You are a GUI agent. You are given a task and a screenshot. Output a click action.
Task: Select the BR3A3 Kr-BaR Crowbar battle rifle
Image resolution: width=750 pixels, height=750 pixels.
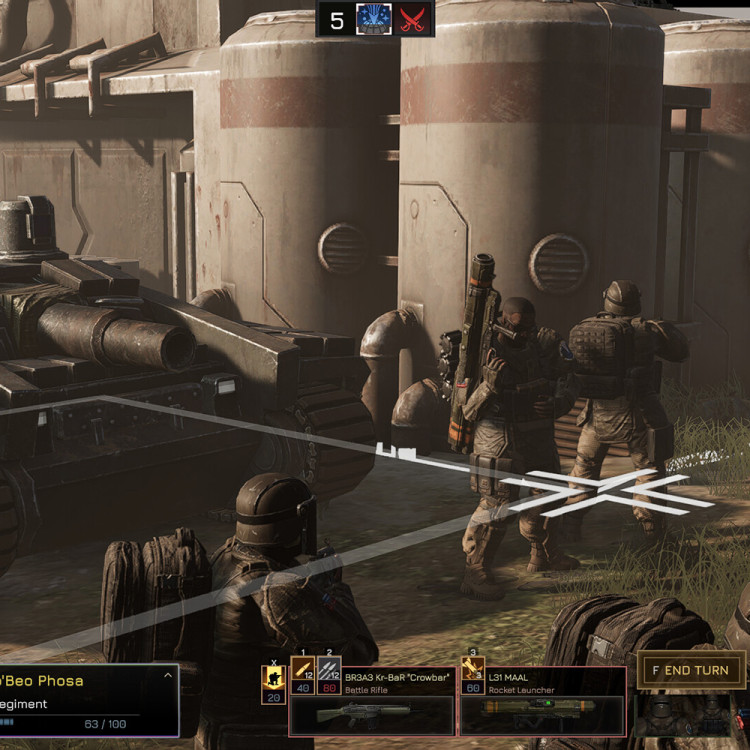[x=371, y=712]
